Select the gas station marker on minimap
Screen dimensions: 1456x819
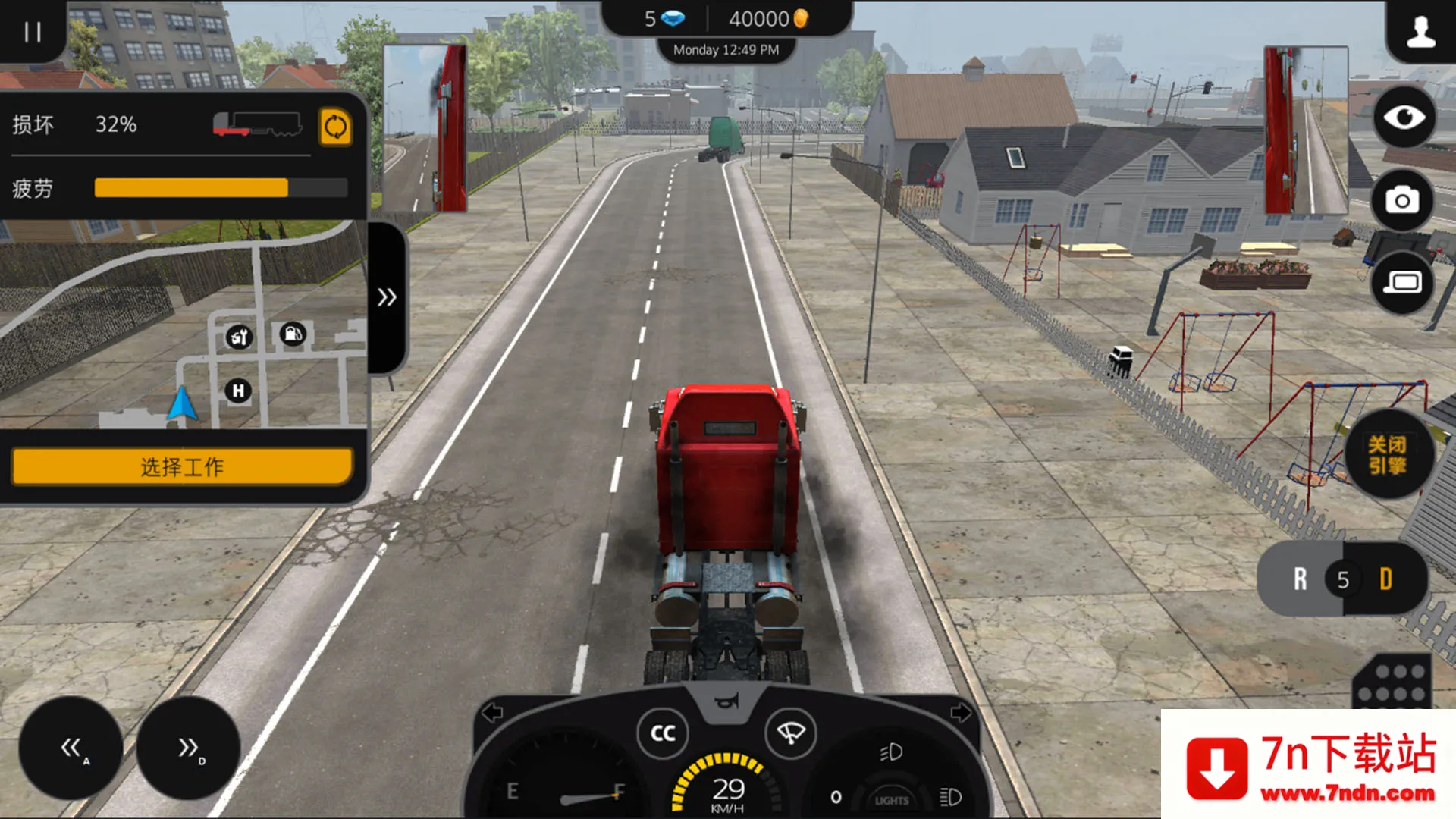(293, 334)
